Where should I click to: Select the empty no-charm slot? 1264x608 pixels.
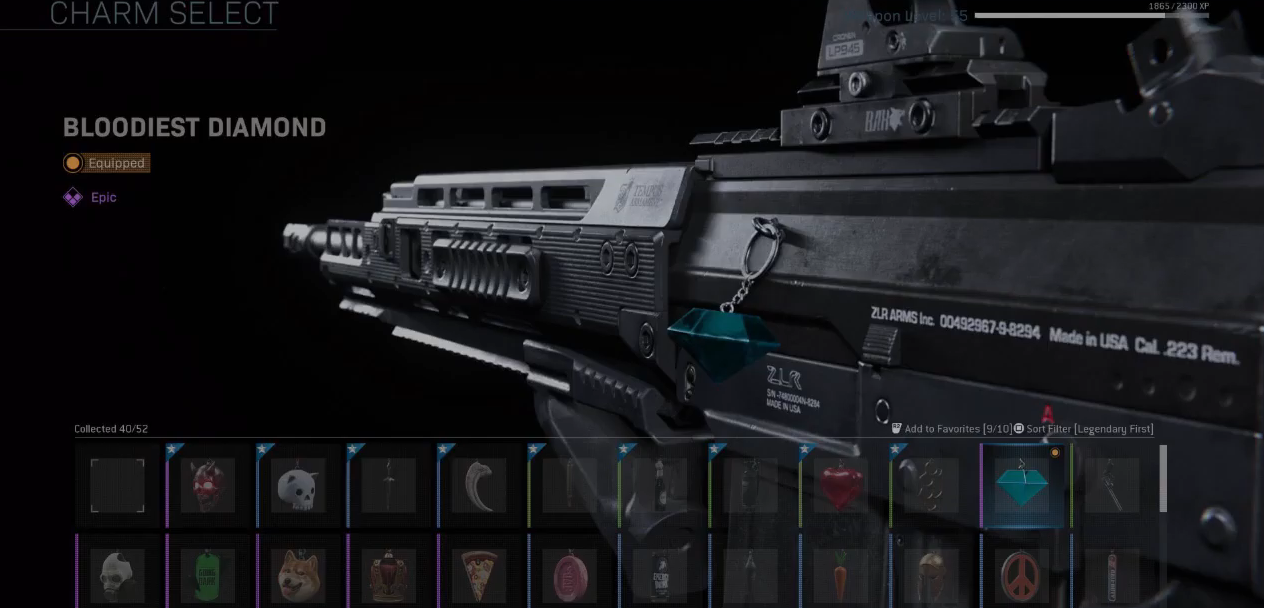point(117,486)
